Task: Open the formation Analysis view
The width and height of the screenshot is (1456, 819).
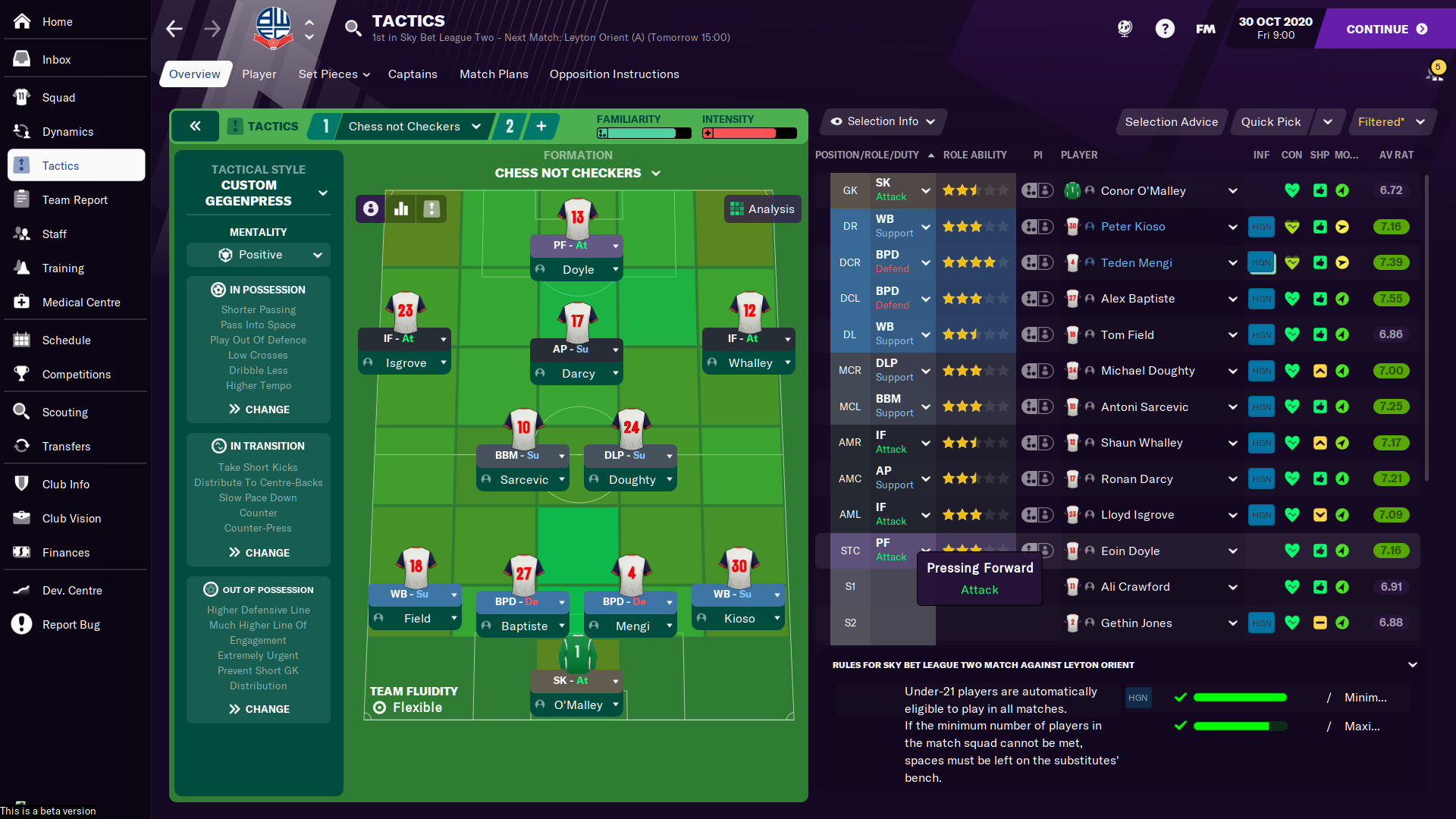Action: pyautogui.click(x=762, y=209)
